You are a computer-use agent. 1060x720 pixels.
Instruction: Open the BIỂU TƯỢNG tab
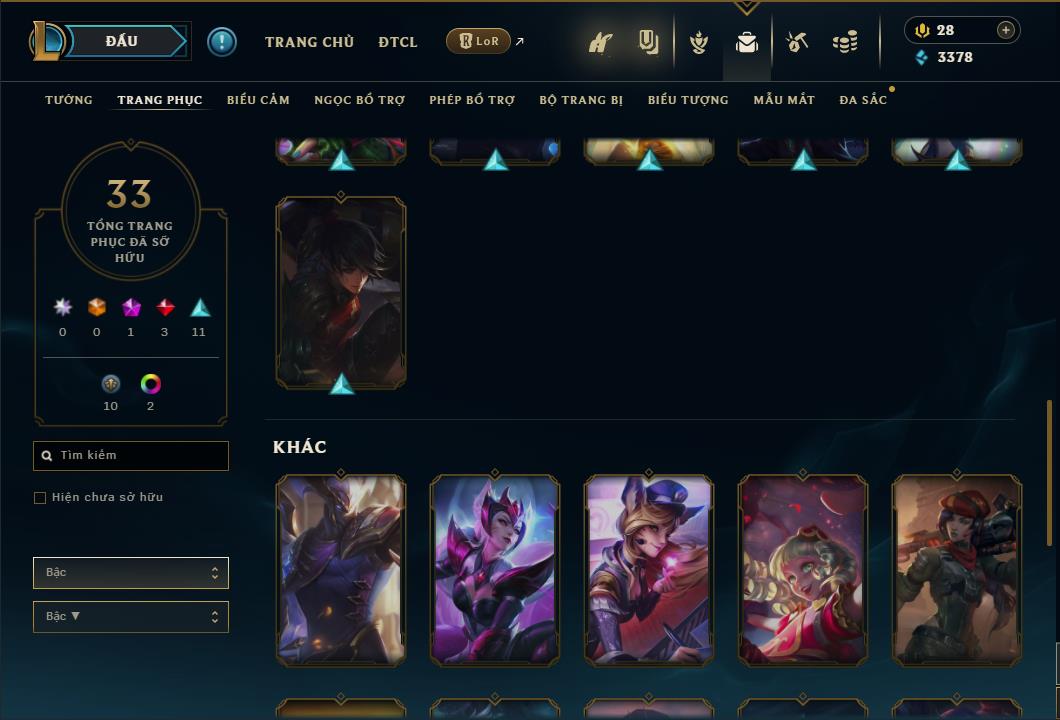[x=688, y=100]
